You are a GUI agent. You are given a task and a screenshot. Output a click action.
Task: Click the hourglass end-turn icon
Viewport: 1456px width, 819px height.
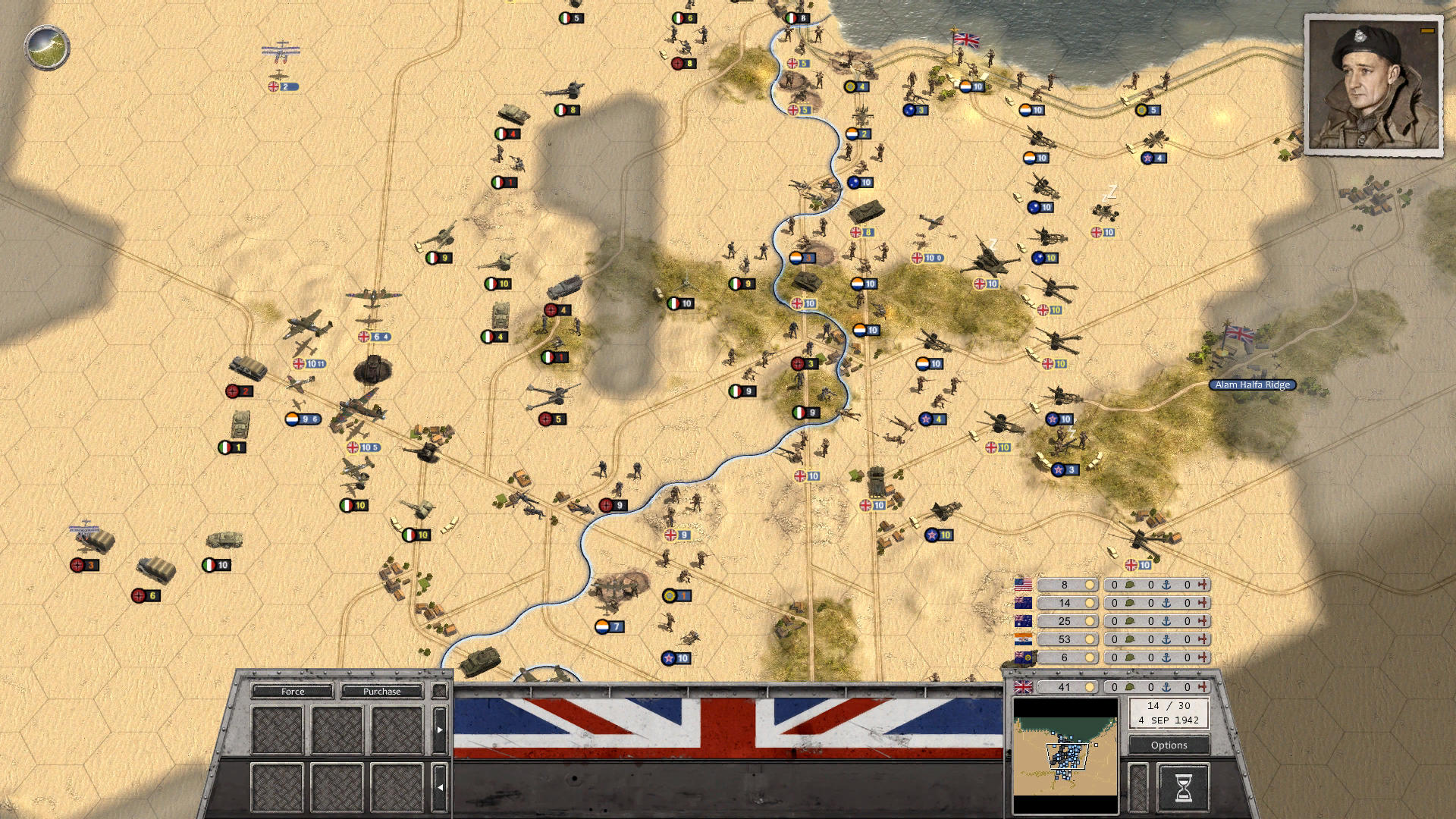[1185, 789]
